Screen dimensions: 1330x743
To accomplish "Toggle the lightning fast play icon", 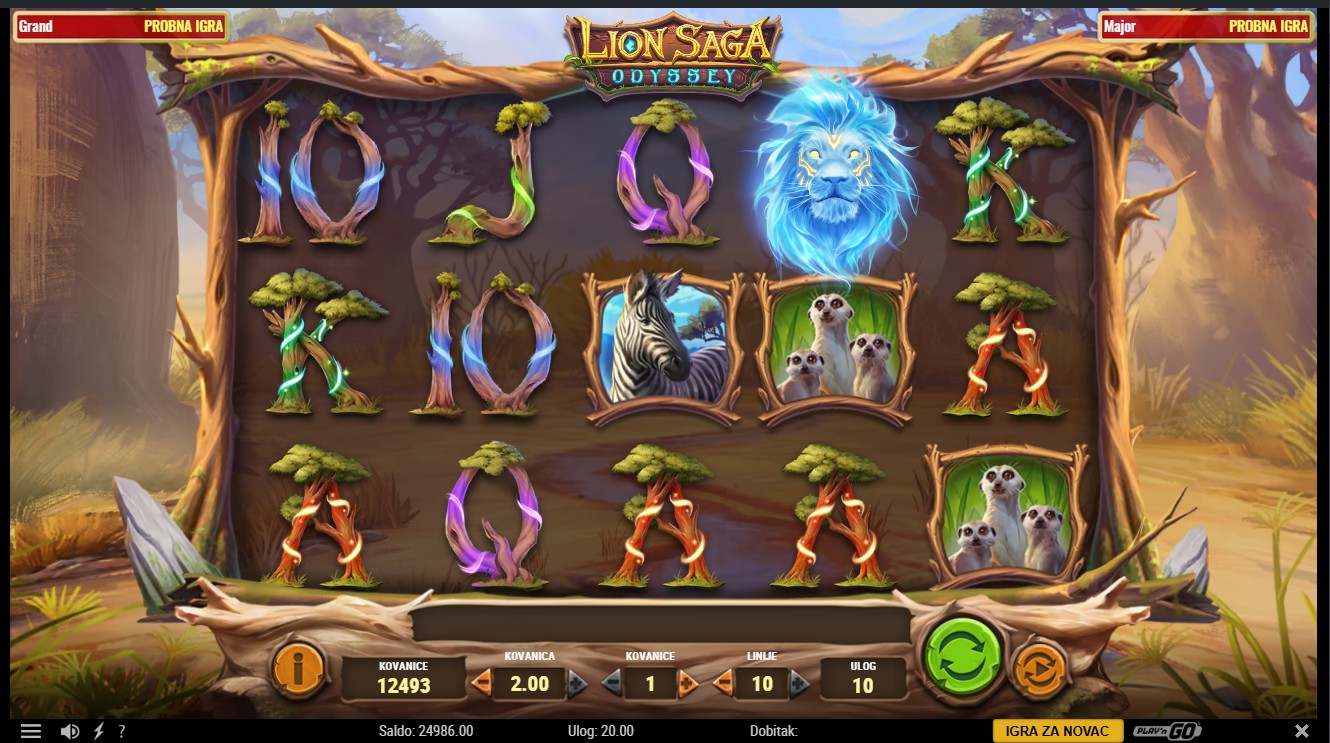I will pos(98,731).
